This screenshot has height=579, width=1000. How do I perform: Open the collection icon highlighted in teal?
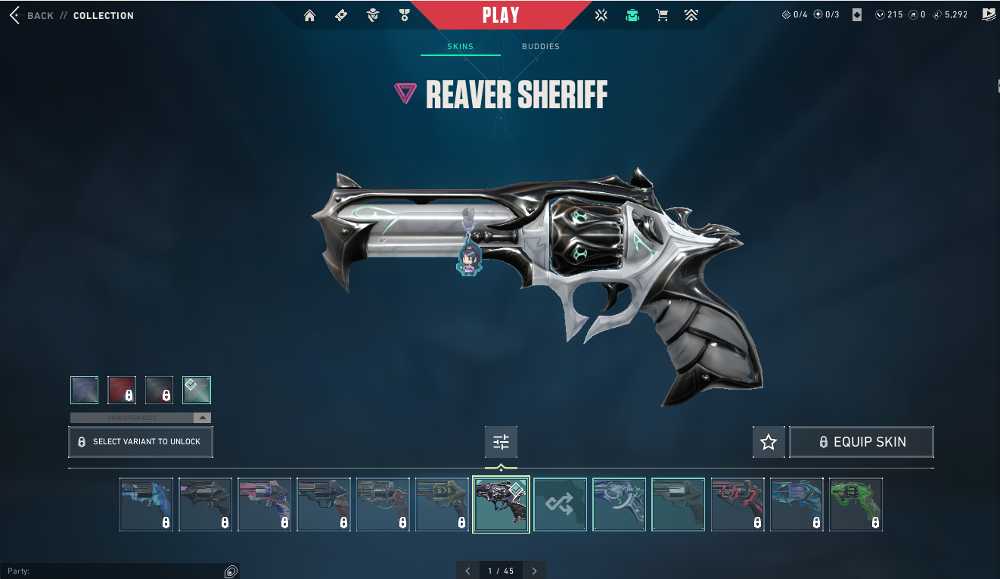(631, 16)
